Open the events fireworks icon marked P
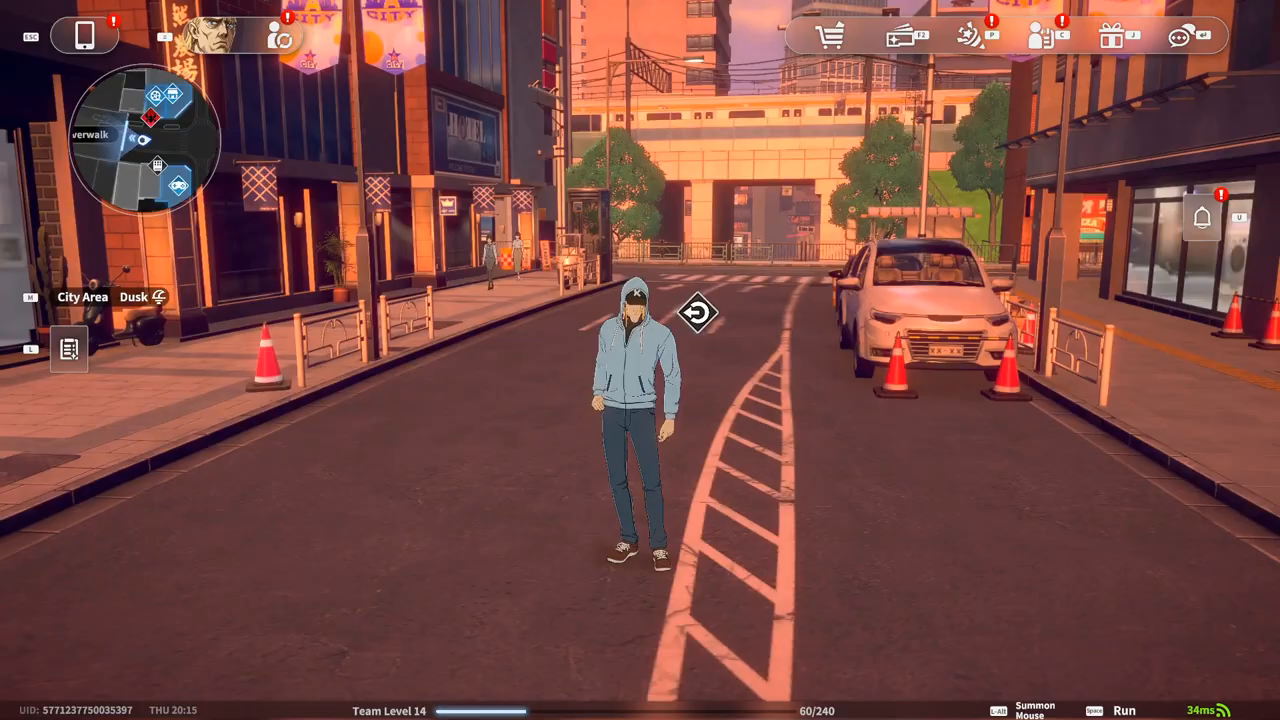This screenshot has height=720, width=1280. click(x=967, y=38)
